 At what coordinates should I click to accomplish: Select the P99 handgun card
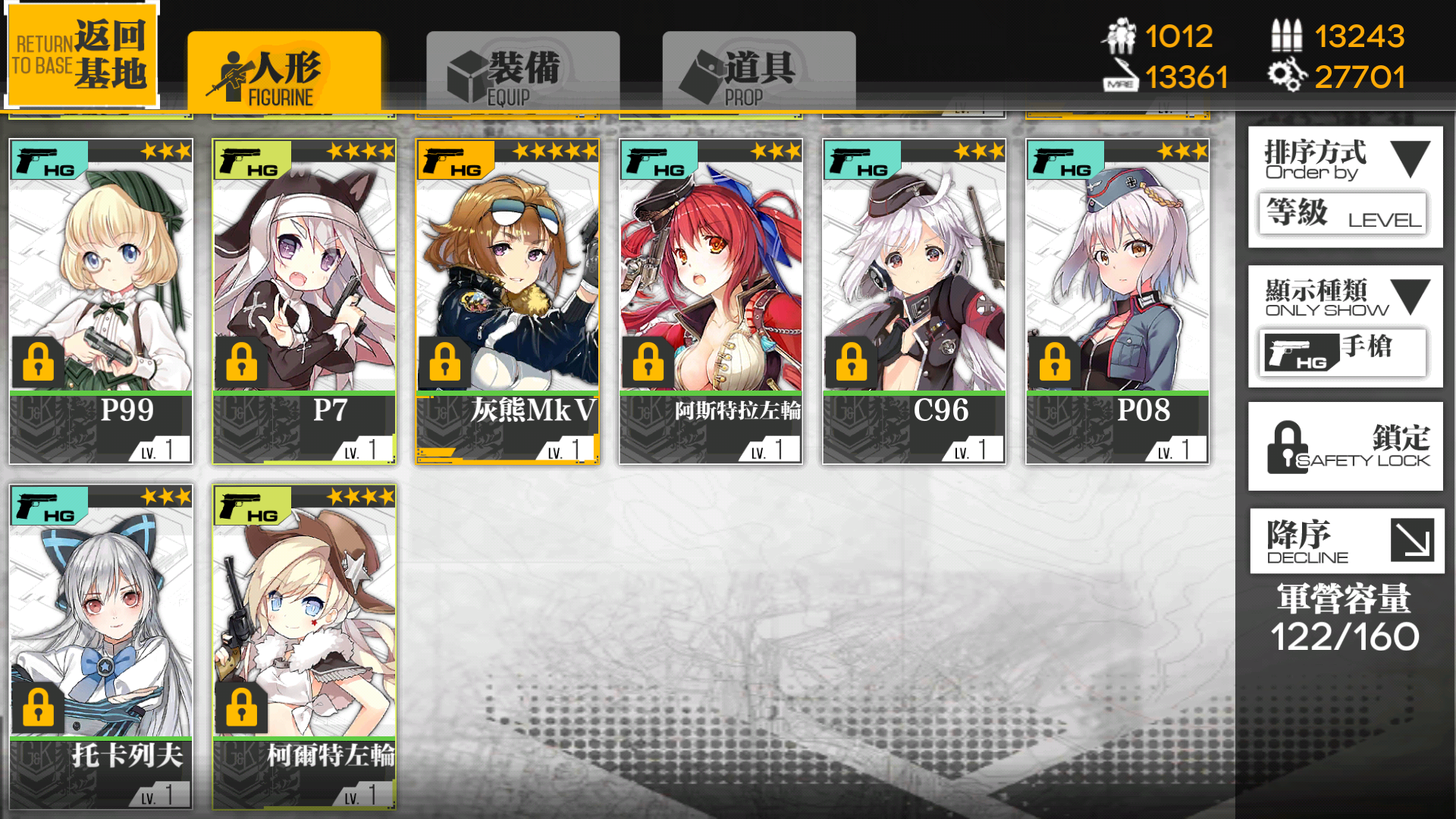[x=101, y=301]
